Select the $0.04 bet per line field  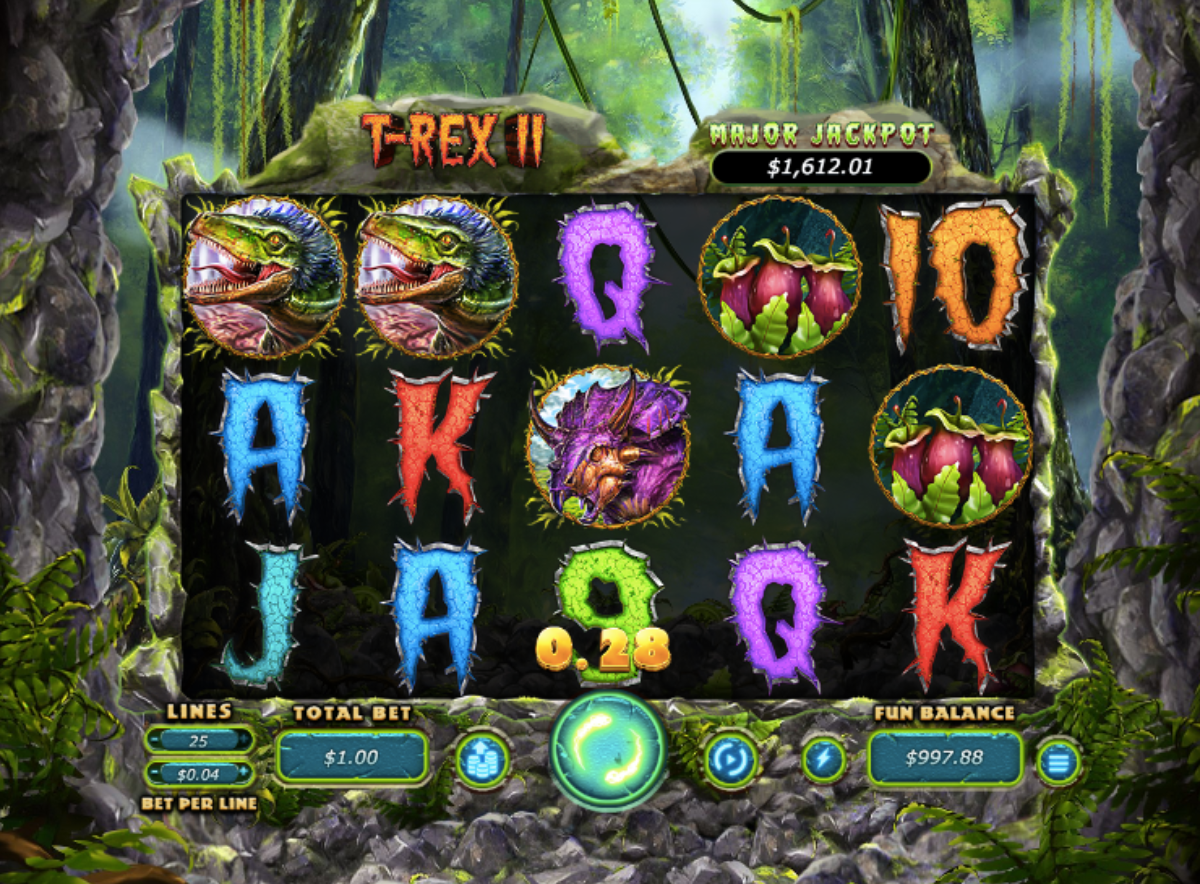pyautogui.click(x=200, y=773)
